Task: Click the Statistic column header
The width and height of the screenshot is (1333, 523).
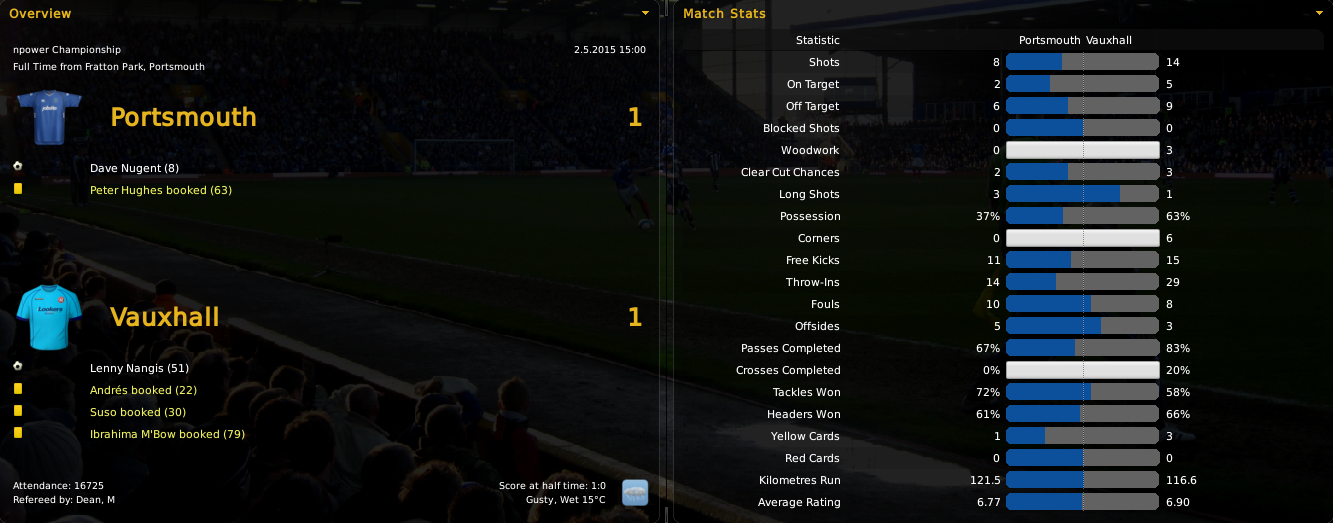Action: tap(817, 40)
